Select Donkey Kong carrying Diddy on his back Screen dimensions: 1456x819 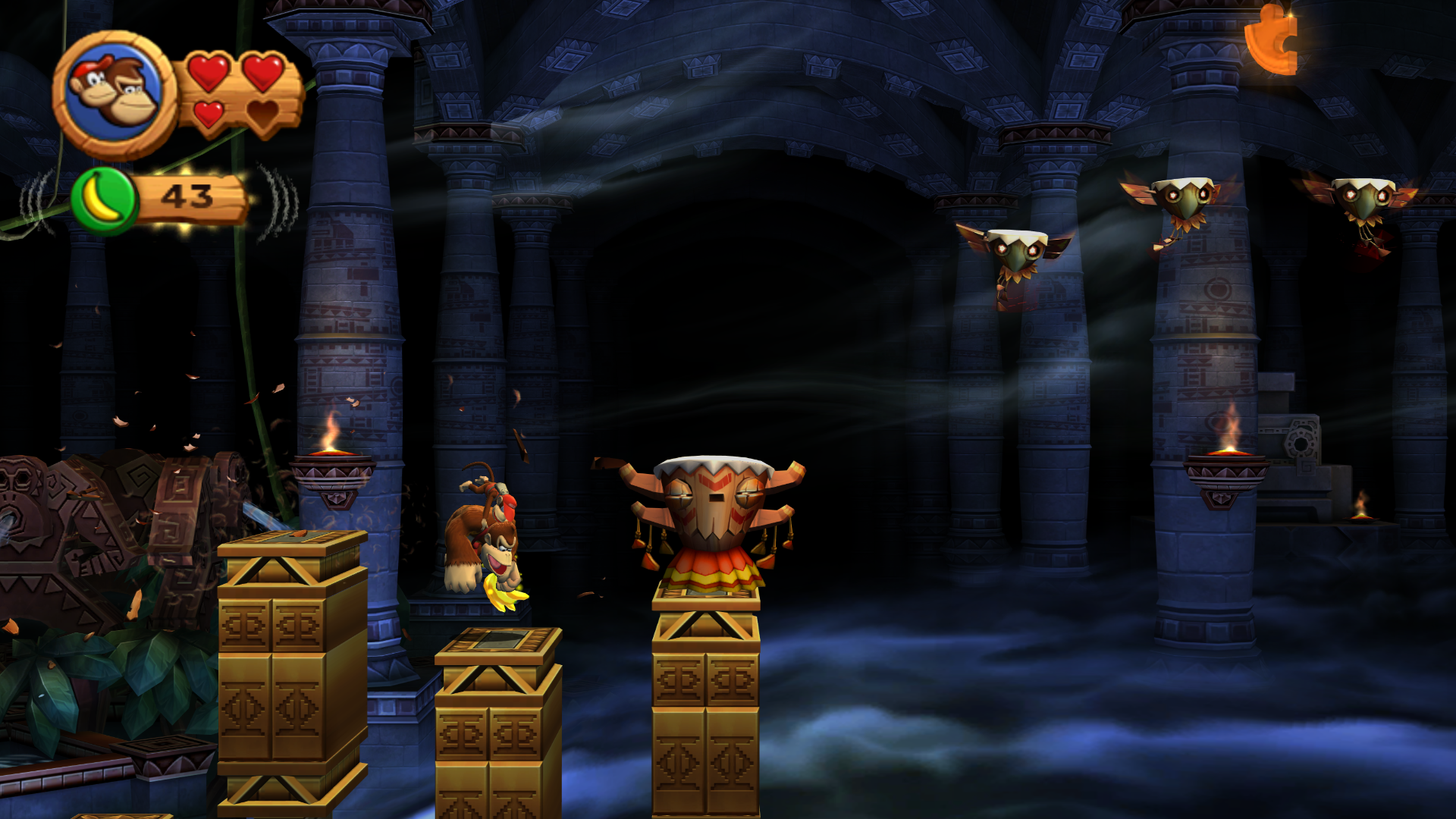tap(482, 538)
